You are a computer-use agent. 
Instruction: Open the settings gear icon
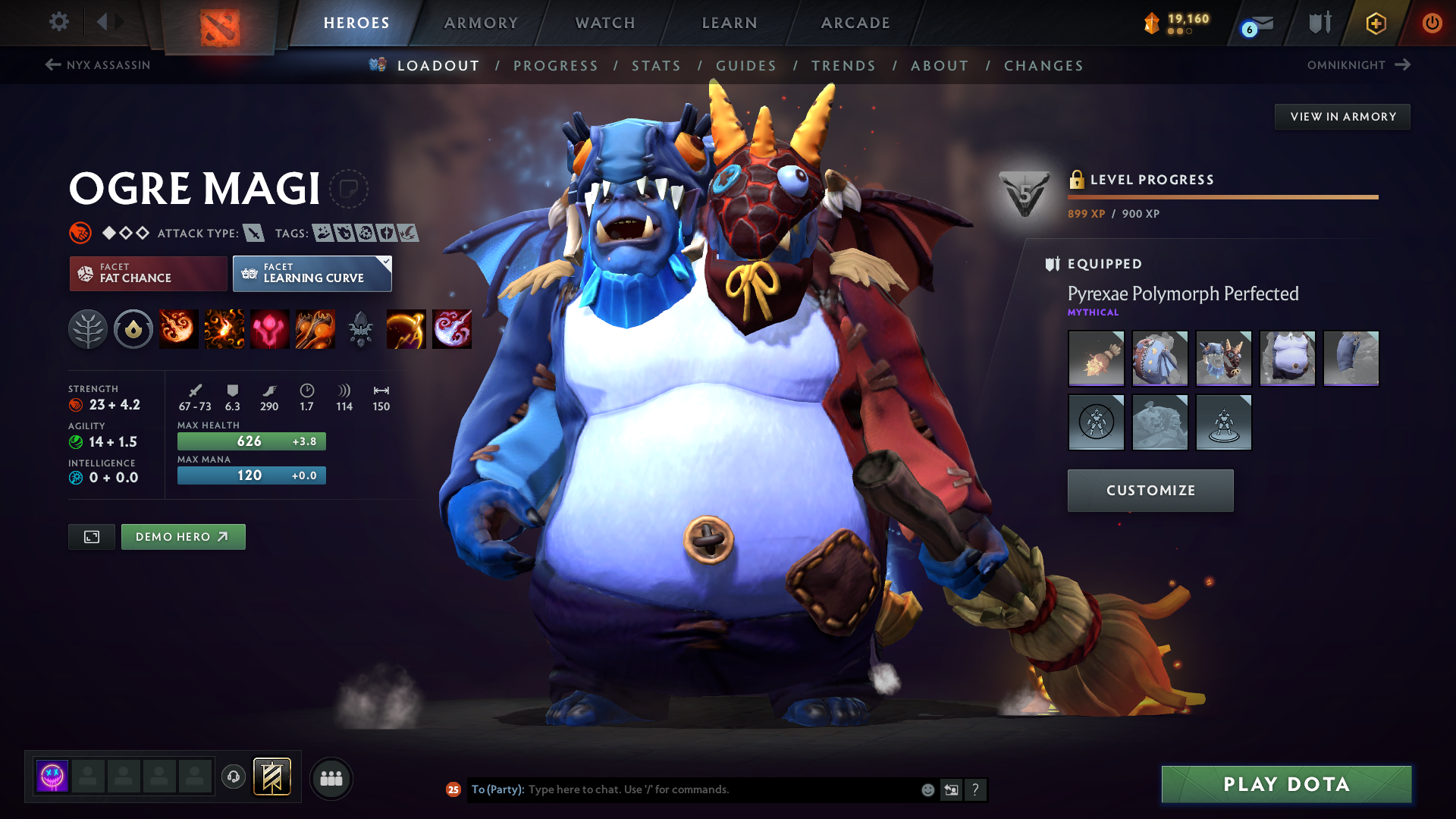click(59, 22)
